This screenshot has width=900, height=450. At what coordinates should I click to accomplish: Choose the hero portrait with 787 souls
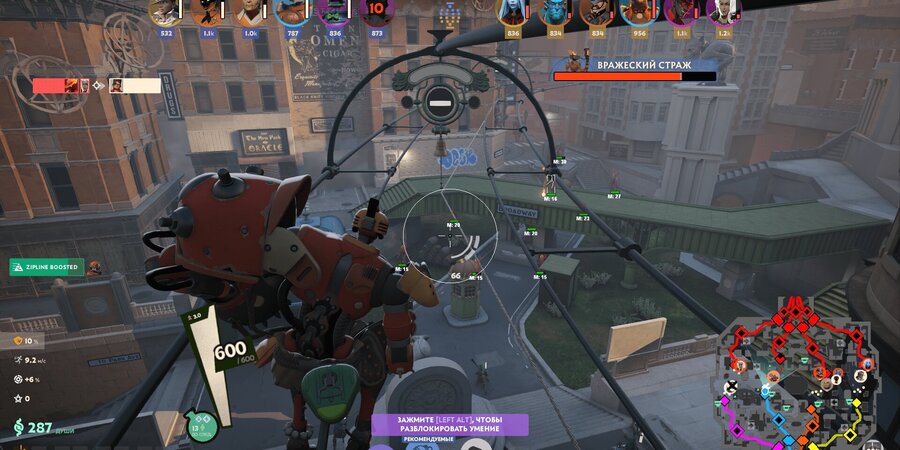click(x=293, y=12)
